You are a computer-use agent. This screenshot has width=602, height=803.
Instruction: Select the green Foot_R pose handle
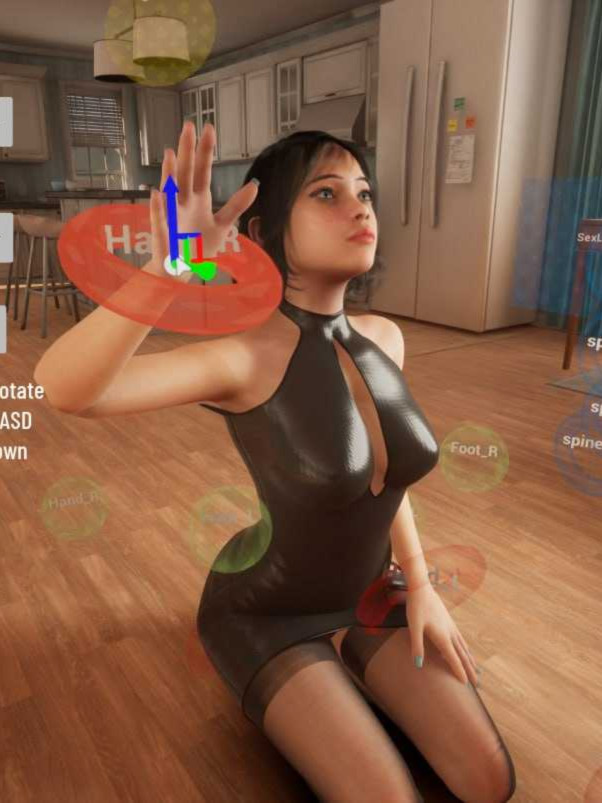point(474,450)
